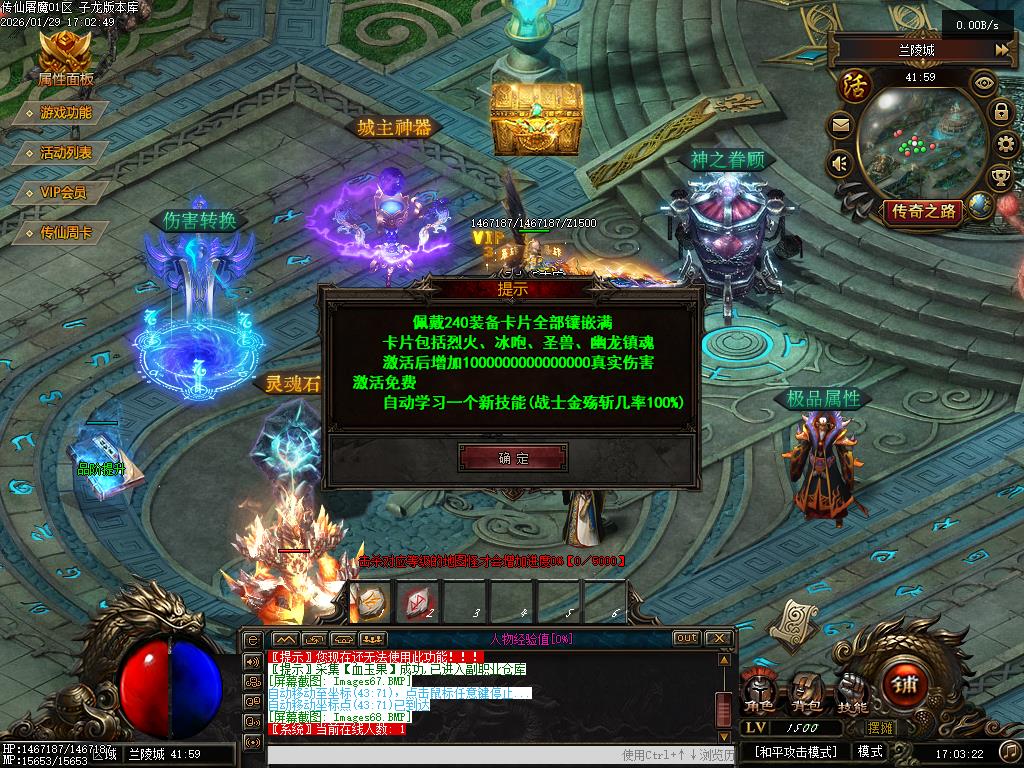Confirm the prompt with the 确定 button
Viewport: 1024px width, 768px height.
coord(513,458)
